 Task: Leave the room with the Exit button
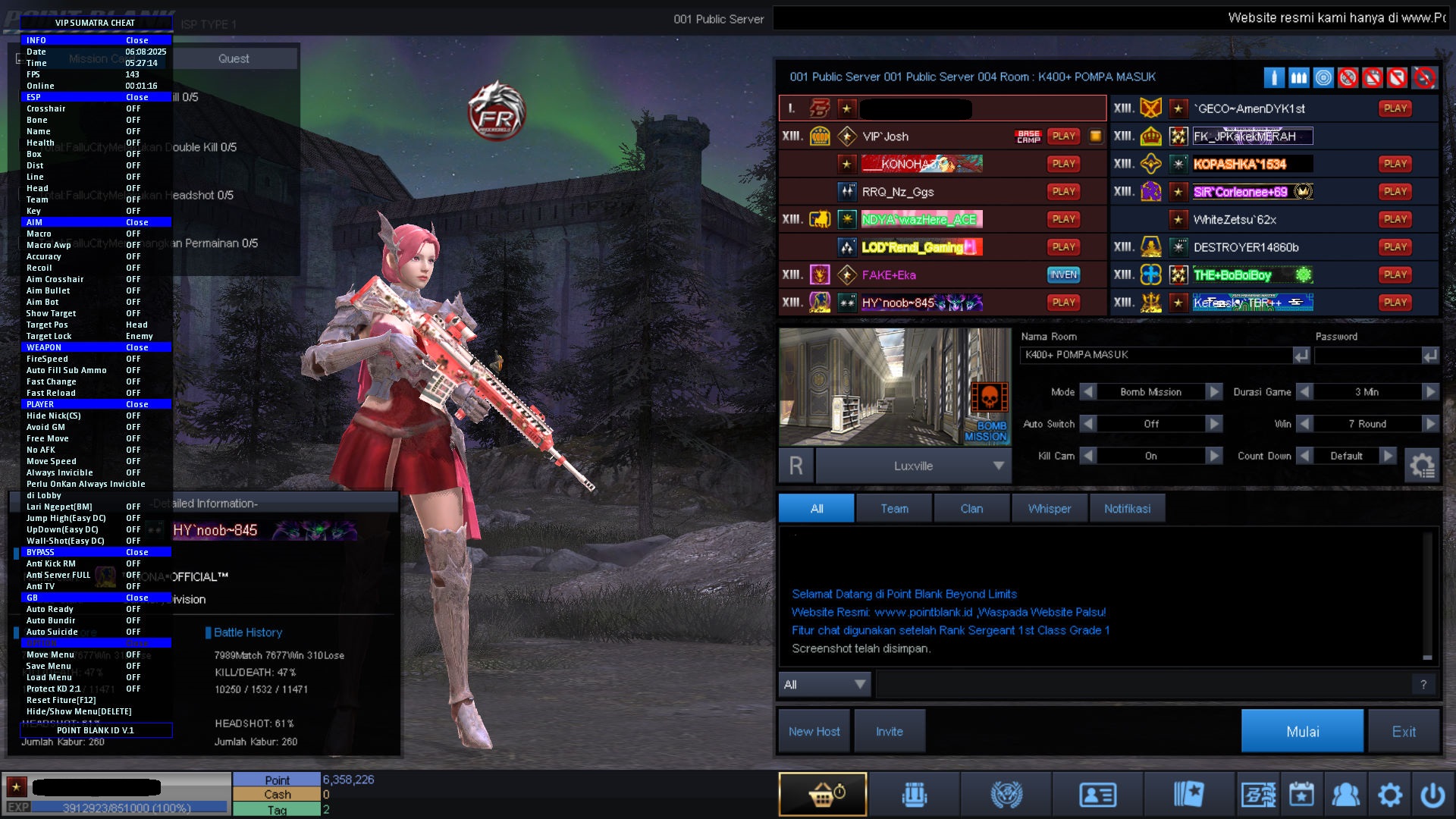point(1403,731)
